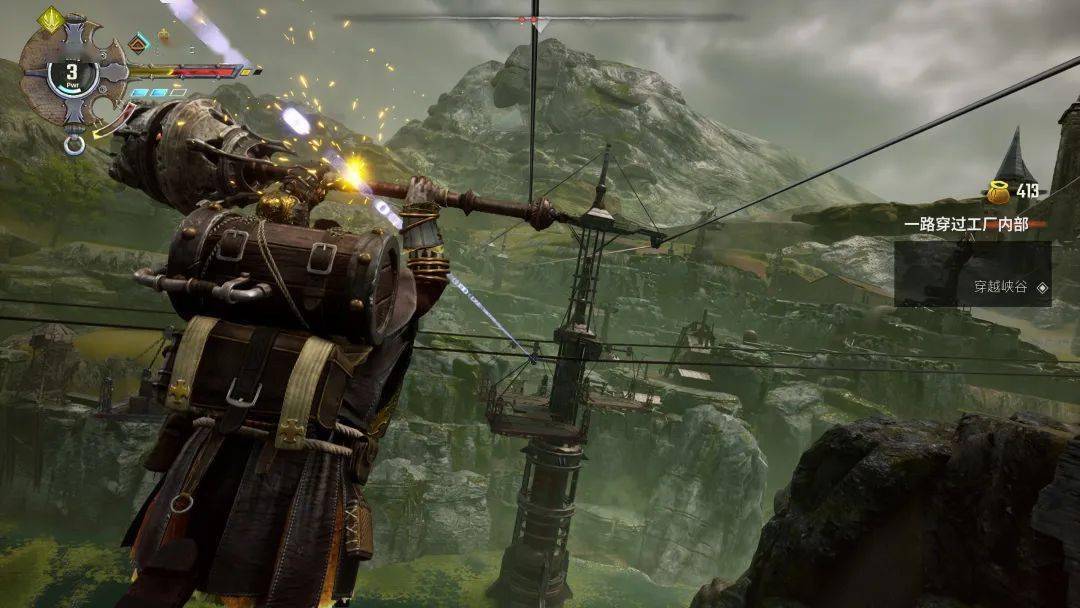Select the round Pwr axe-head emblem
The height and width of the screenshot is (608, 1080).
[x=72, y=74]
